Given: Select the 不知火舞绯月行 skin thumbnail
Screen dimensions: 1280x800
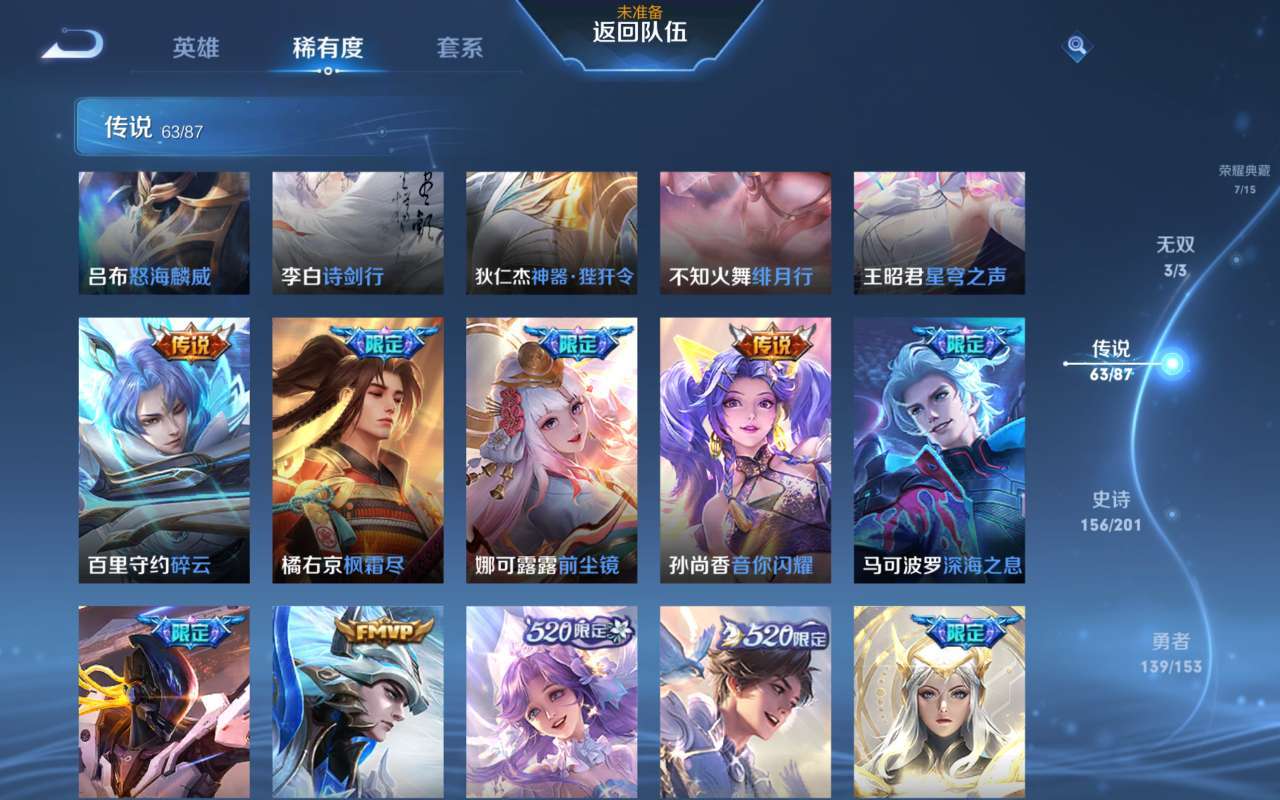Looking at the screenshot, I should pyautogui.click(x=744, y=232).
